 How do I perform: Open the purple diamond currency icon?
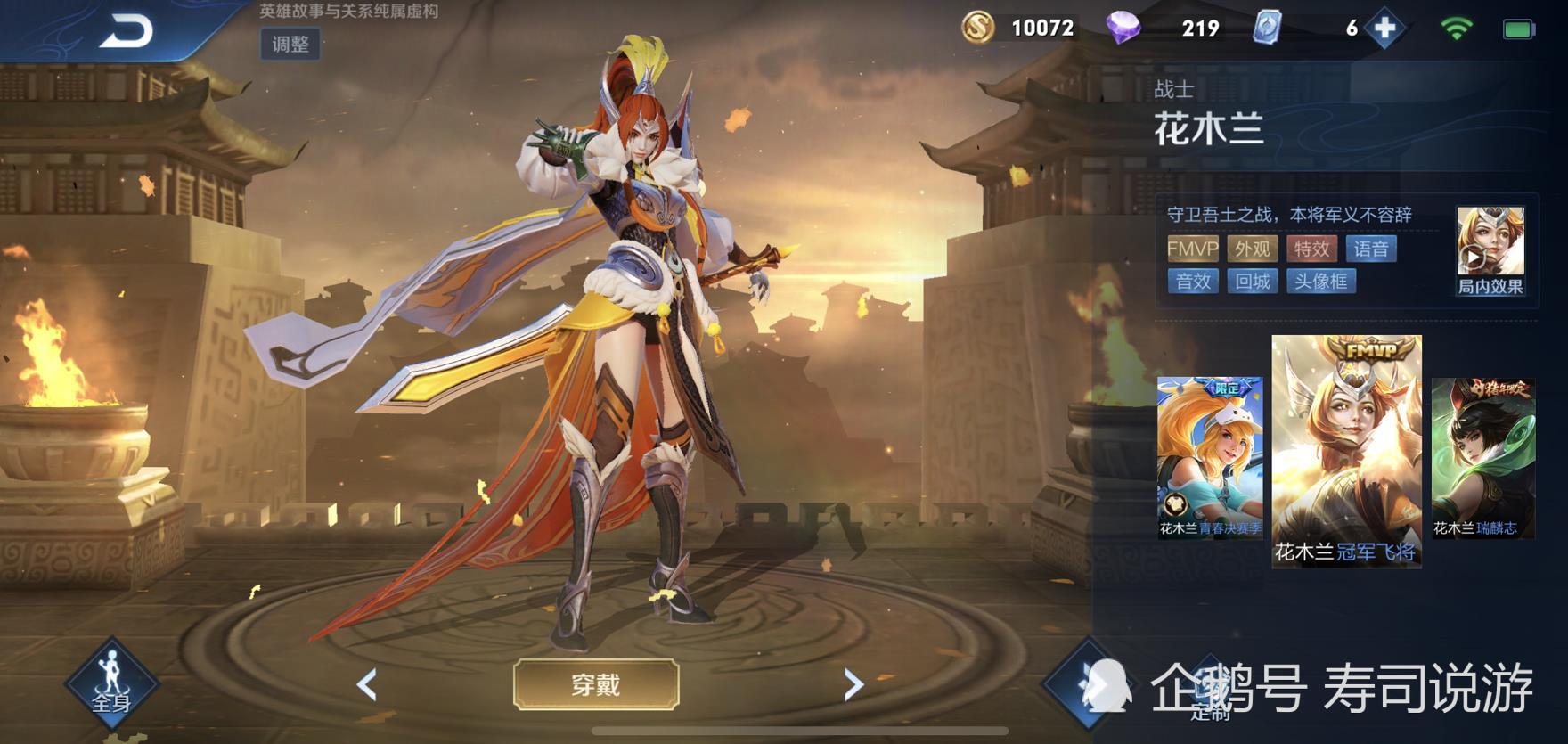coord(1123,29)
